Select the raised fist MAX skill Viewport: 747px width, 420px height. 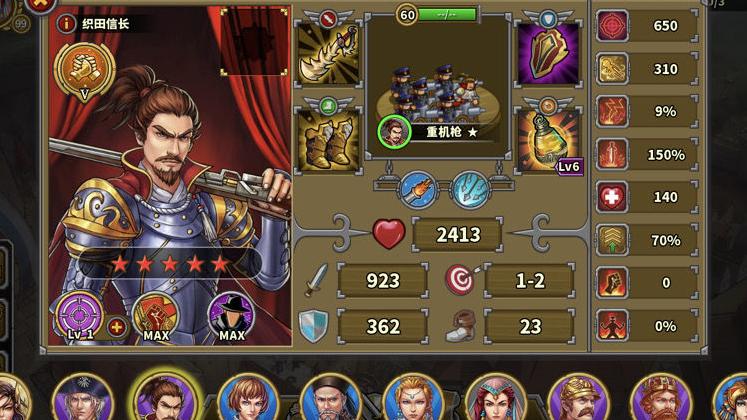tap(155, 316)
